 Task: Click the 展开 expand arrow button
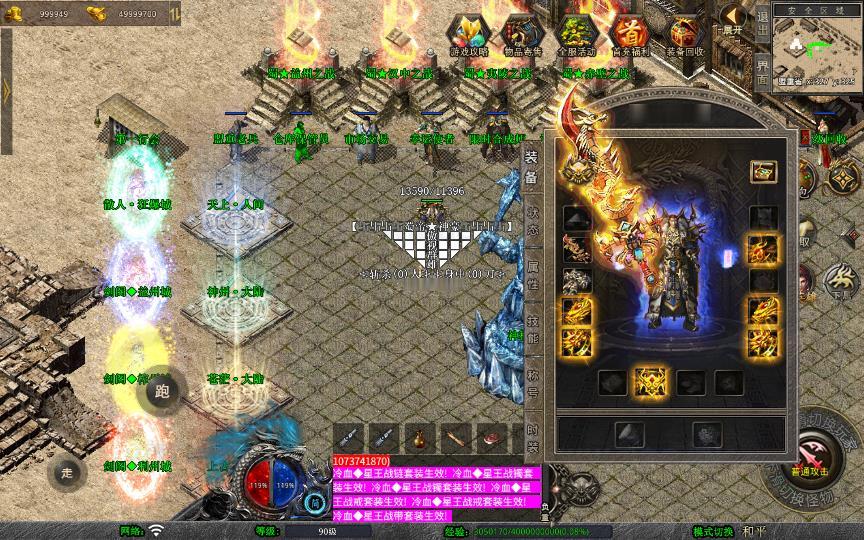734,20
